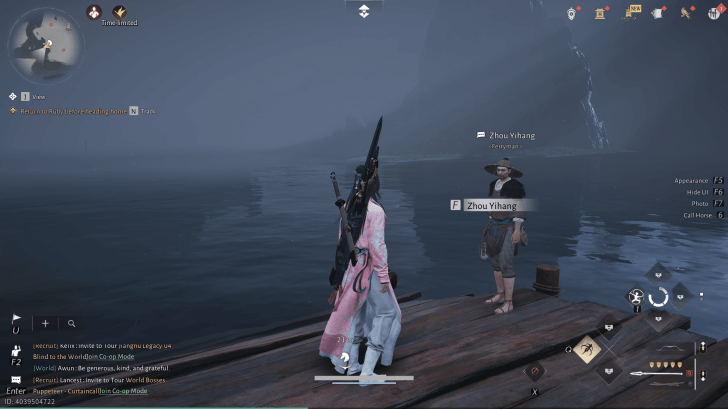Open the flag icon above chat
Viewport: 728px width, 409px height.
[16, 320]
